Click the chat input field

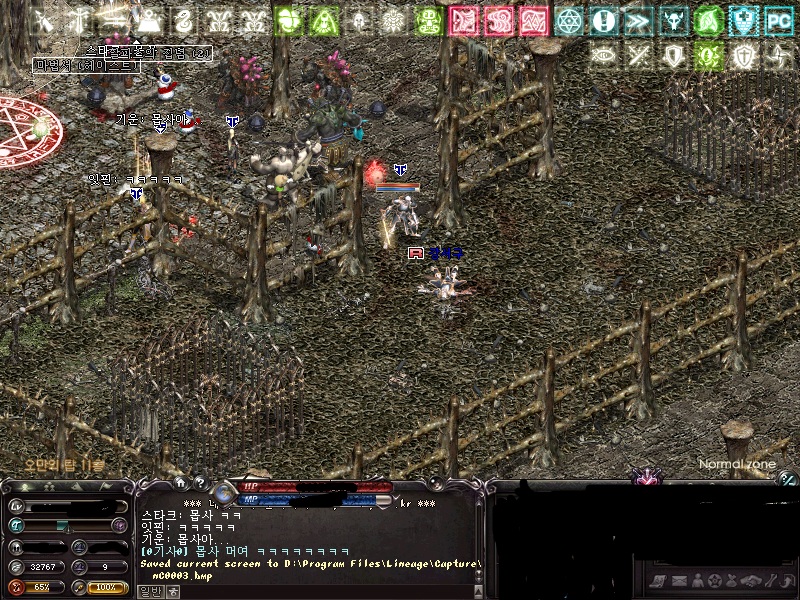320,591
